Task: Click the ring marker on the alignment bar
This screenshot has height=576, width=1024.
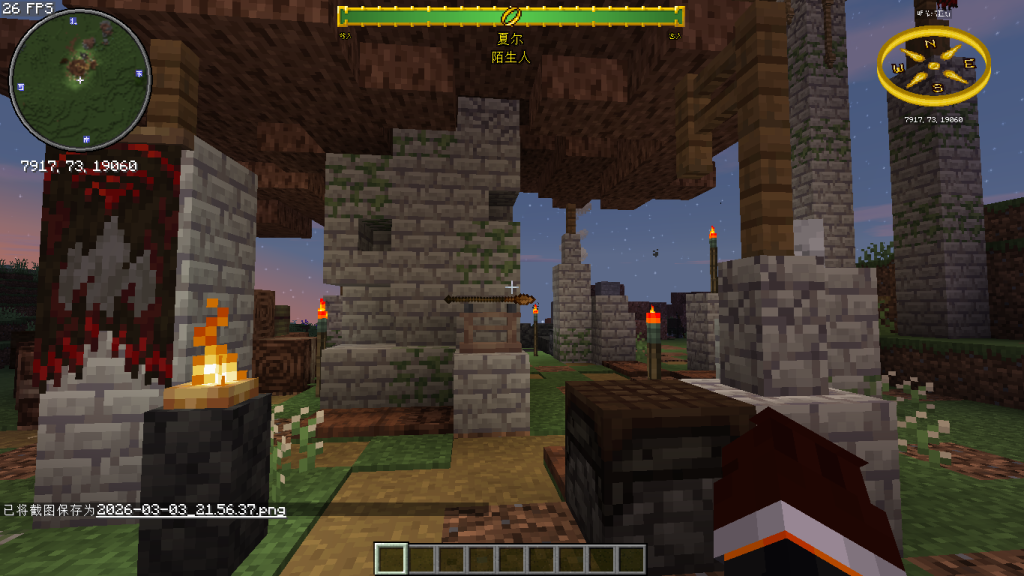Action: (x=511, y=16)
